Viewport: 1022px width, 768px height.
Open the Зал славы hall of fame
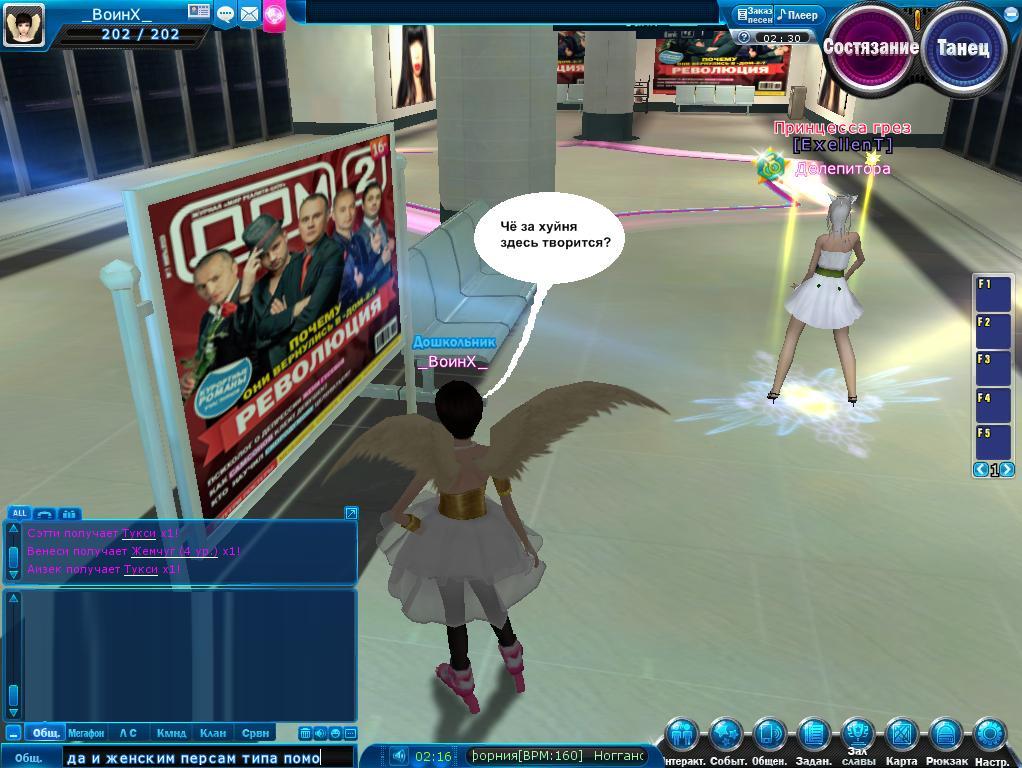pyautogui.click(x=857, y=736)
